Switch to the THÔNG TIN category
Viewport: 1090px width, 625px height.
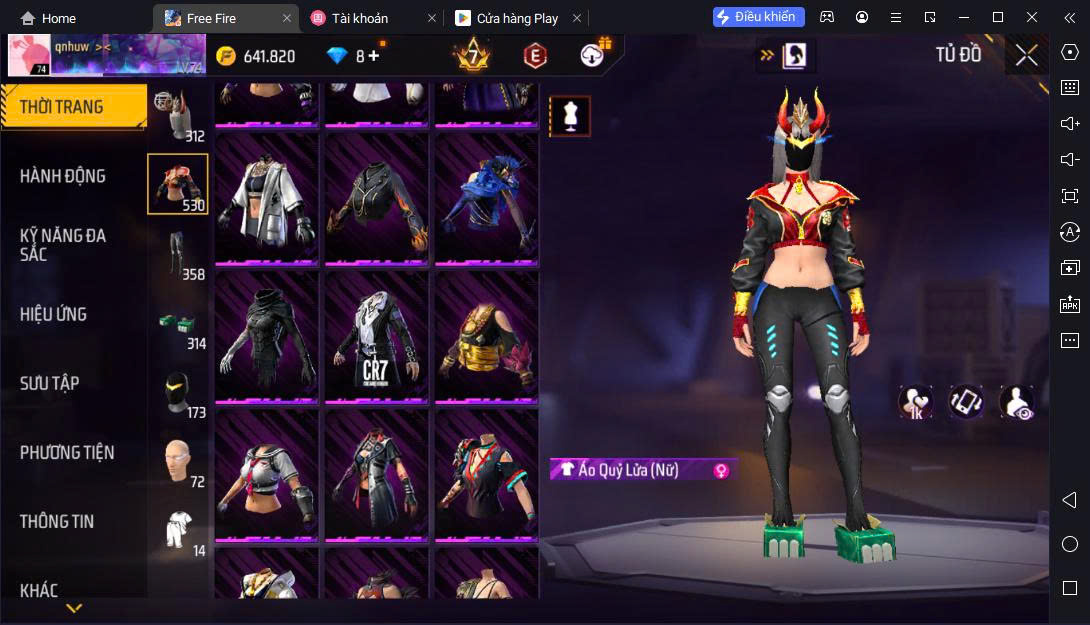pyautogui.click(x=57, y=521)
